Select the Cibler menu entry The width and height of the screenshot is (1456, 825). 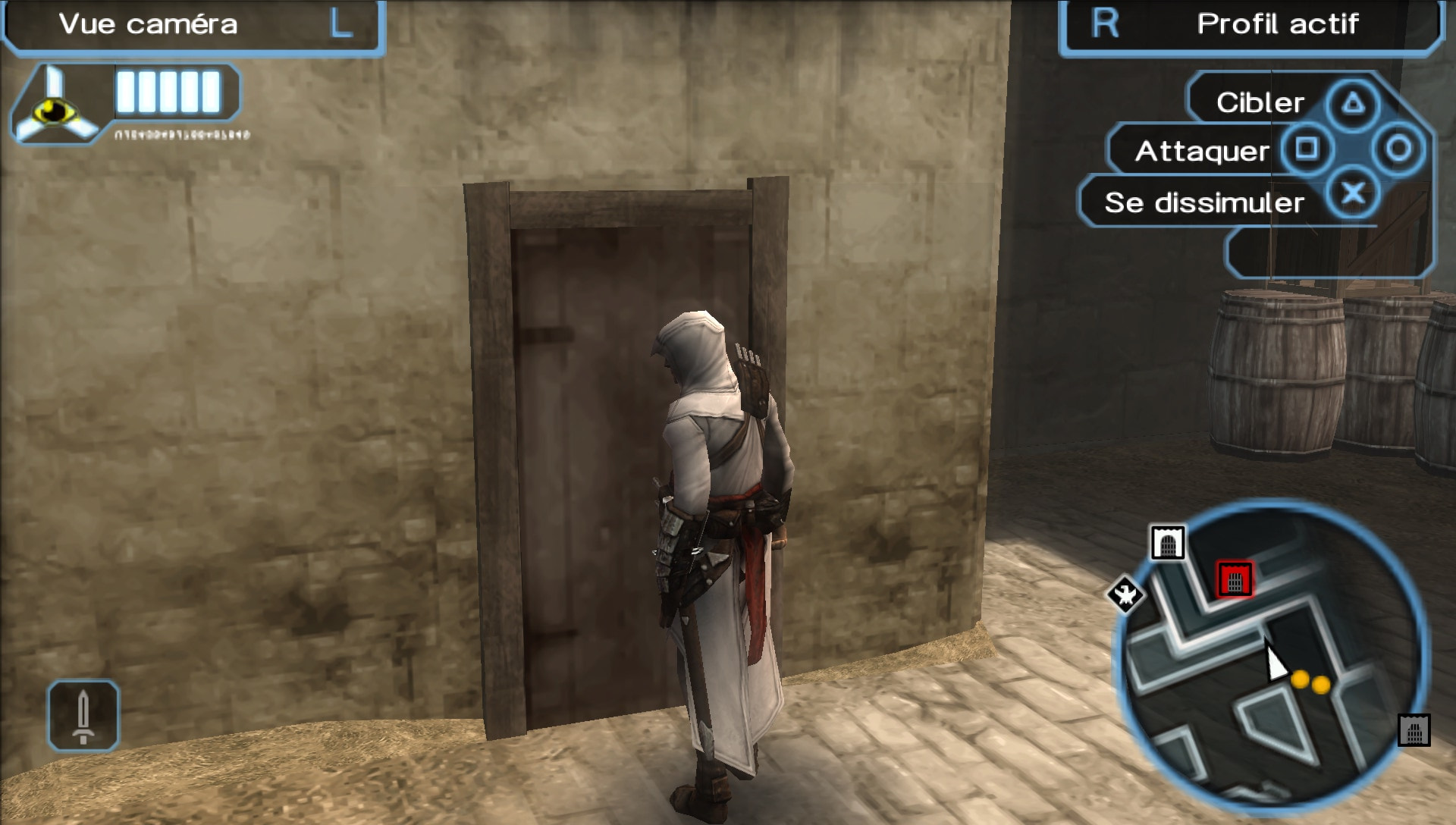click(x=1259, y=102)
